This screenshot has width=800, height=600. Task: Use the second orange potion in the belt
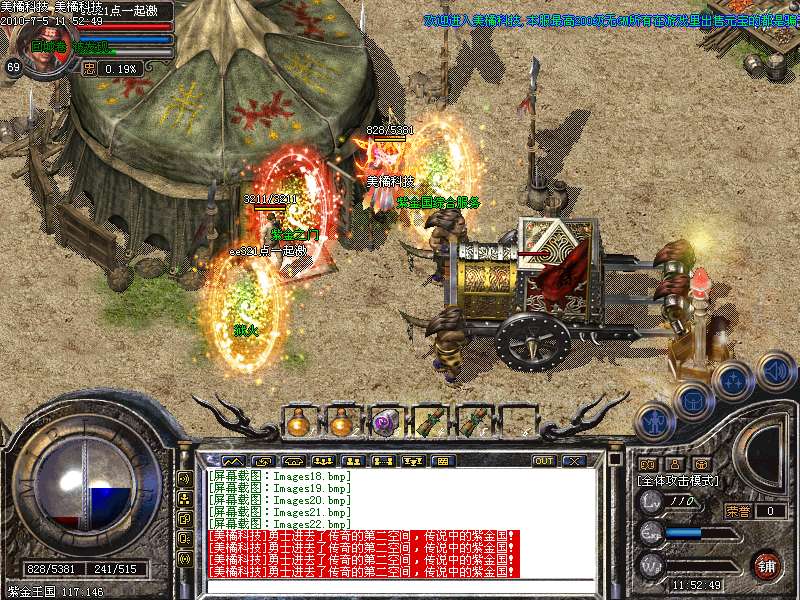(x=341, y=422)
